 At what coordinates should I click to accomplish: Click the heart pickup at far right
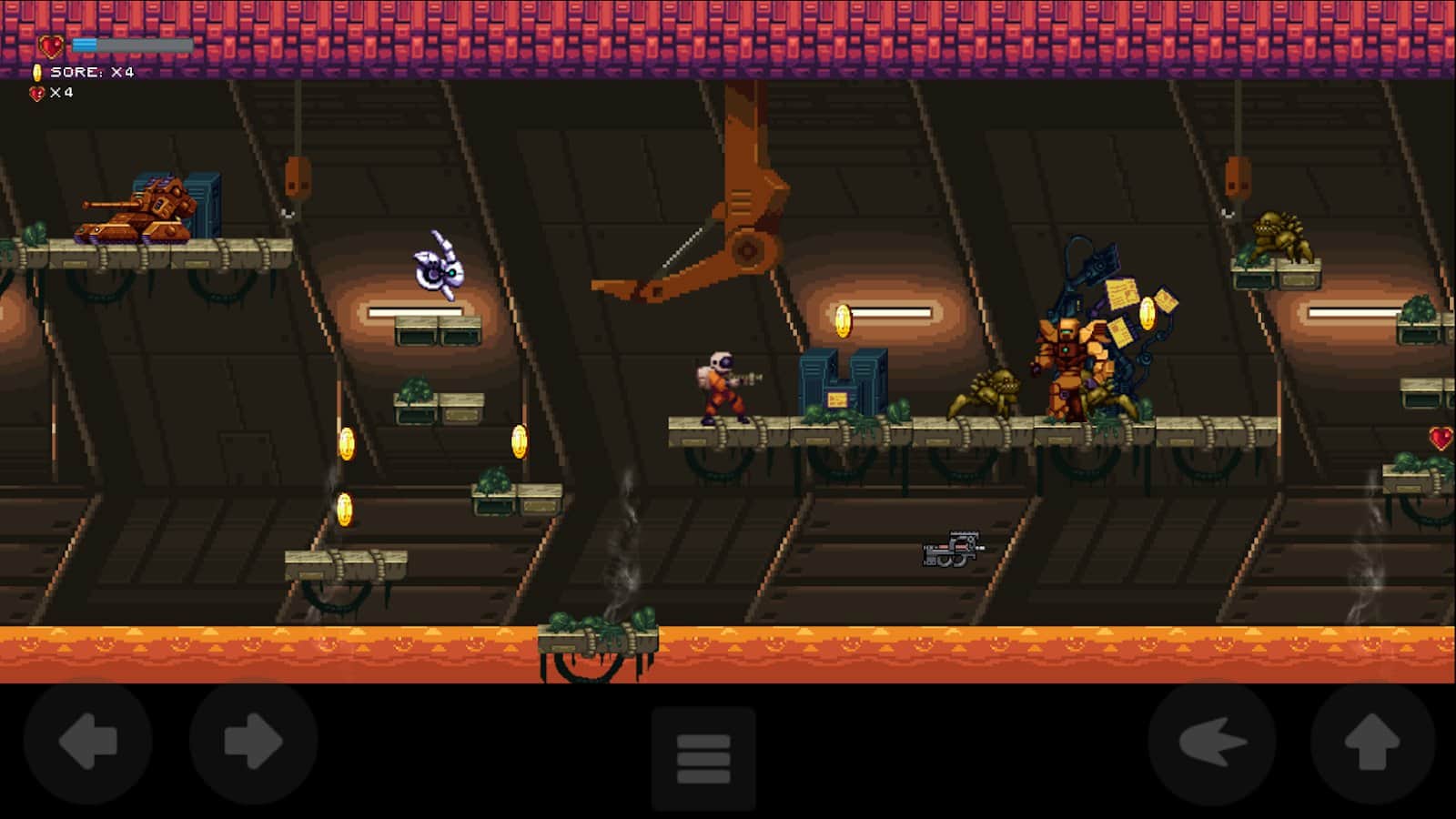1441,437
